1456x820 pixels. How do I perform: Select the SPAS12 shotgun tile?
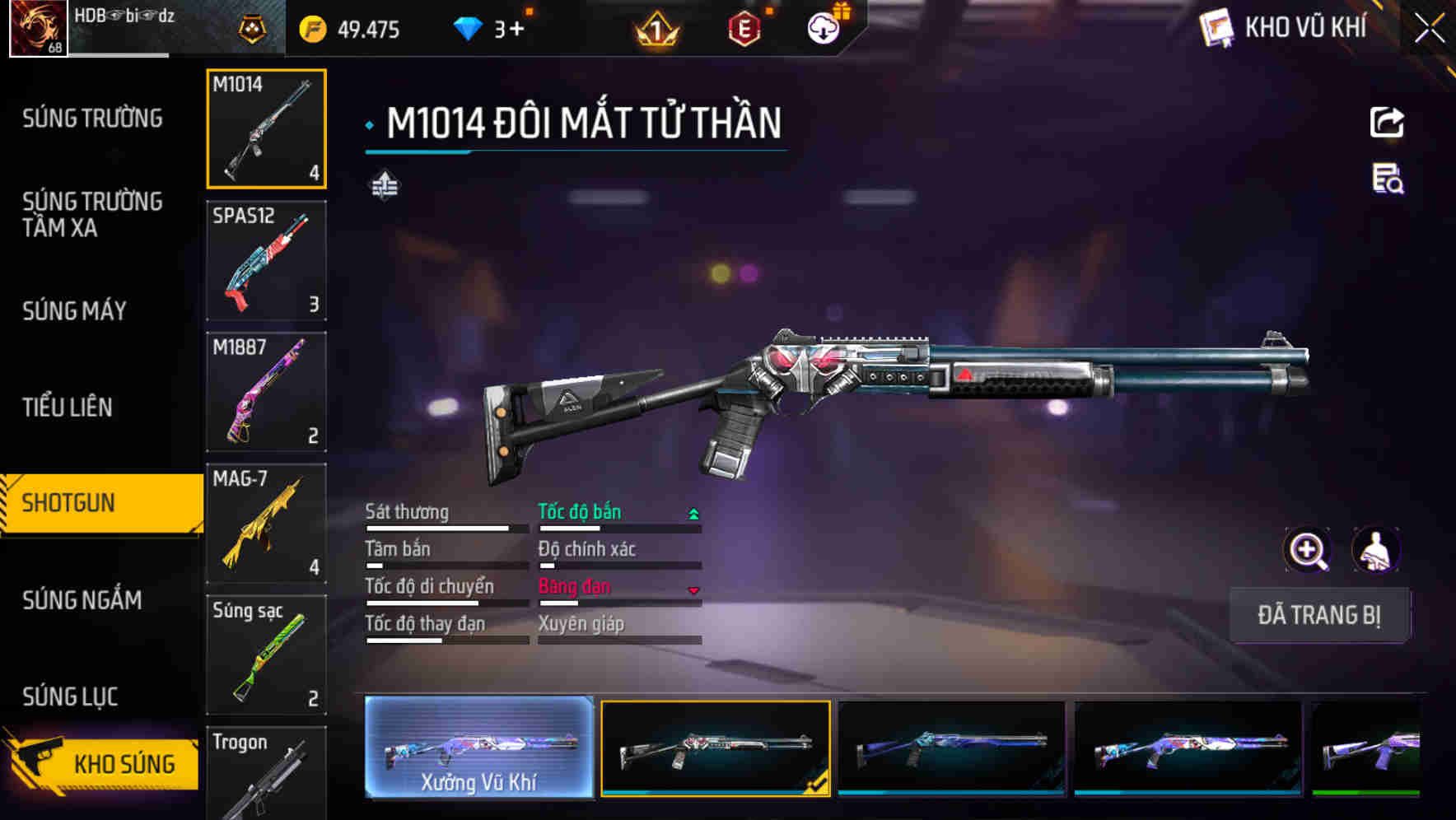[266, 260]
